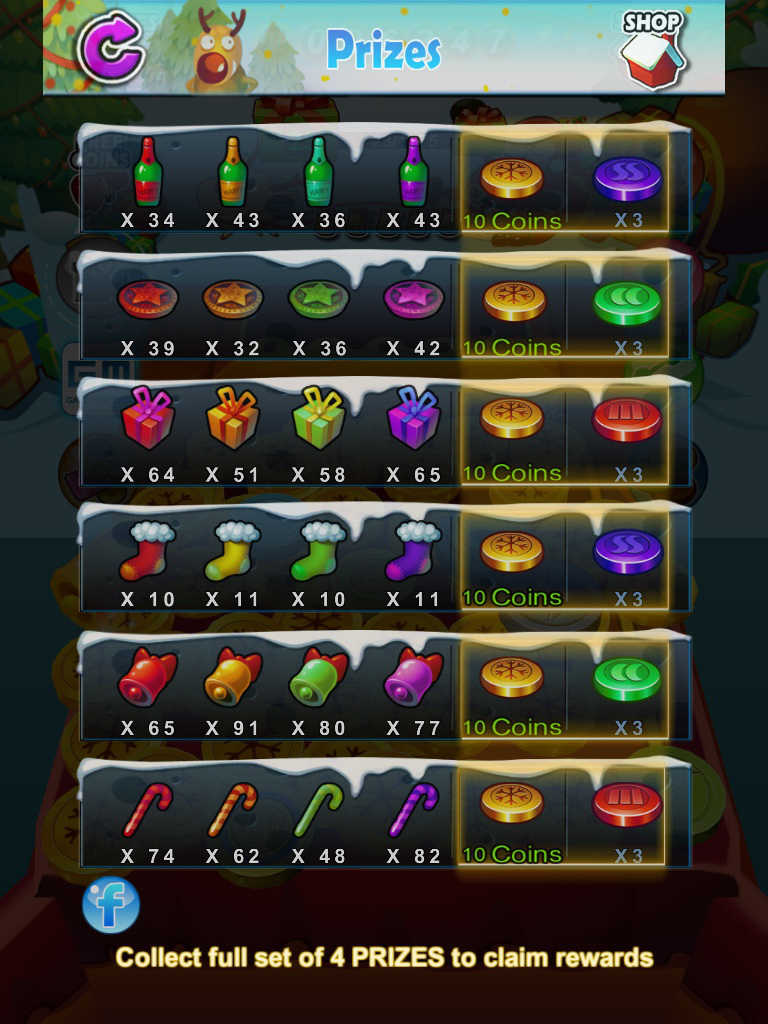
Task: Open the Shop house icon
Action: (653, 49)
